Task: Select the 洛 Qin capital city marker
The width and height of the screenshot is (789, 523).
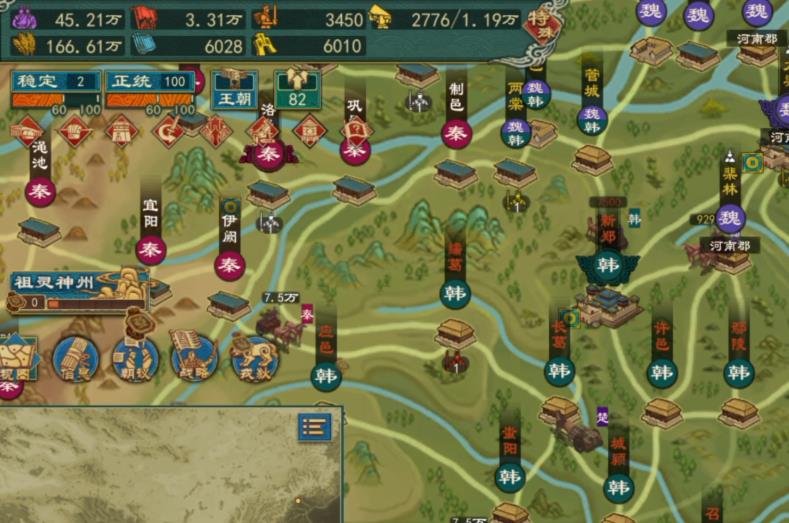Action: pyautogui.click(x=268, y=153)
